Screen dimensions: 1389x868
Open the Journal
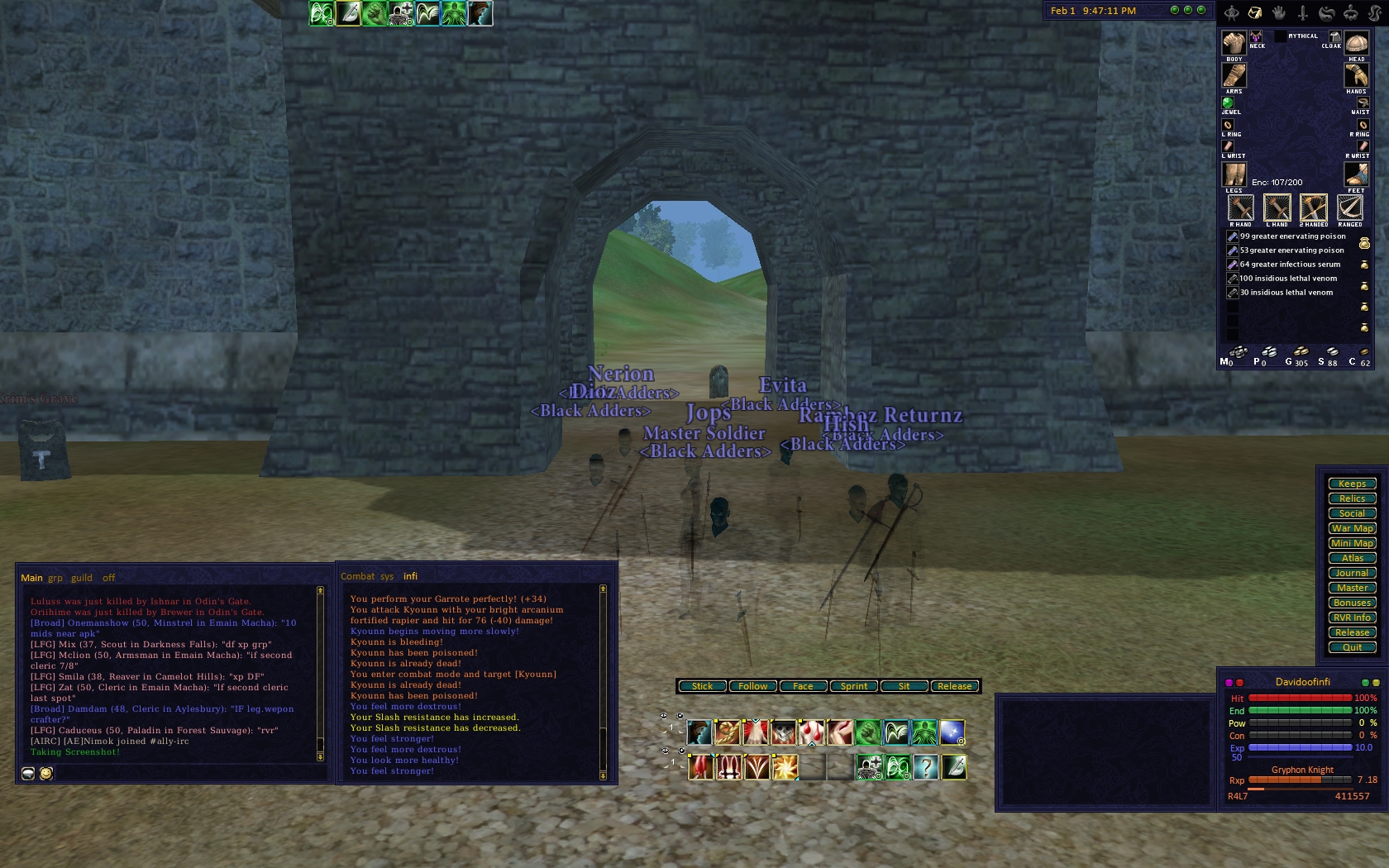coord(1352,573)
